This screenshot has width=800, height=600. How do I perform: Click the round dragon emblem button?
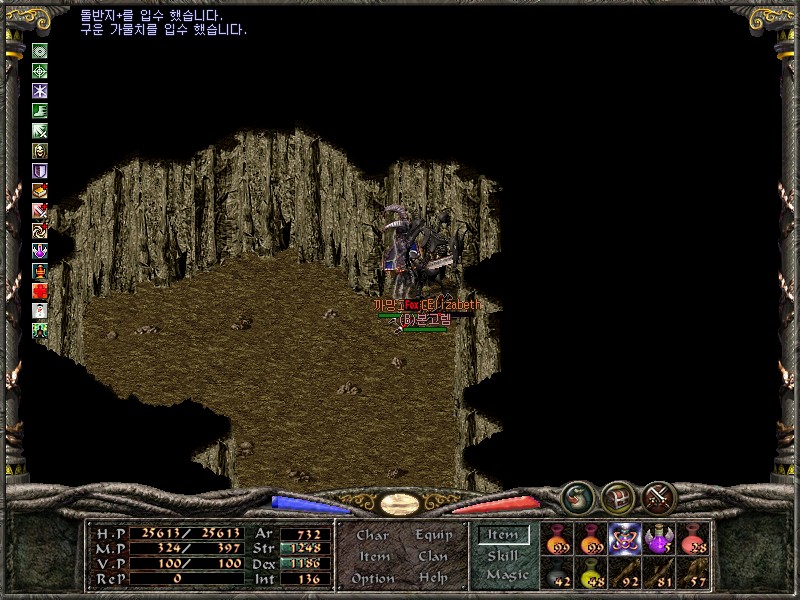click(576, 497)
